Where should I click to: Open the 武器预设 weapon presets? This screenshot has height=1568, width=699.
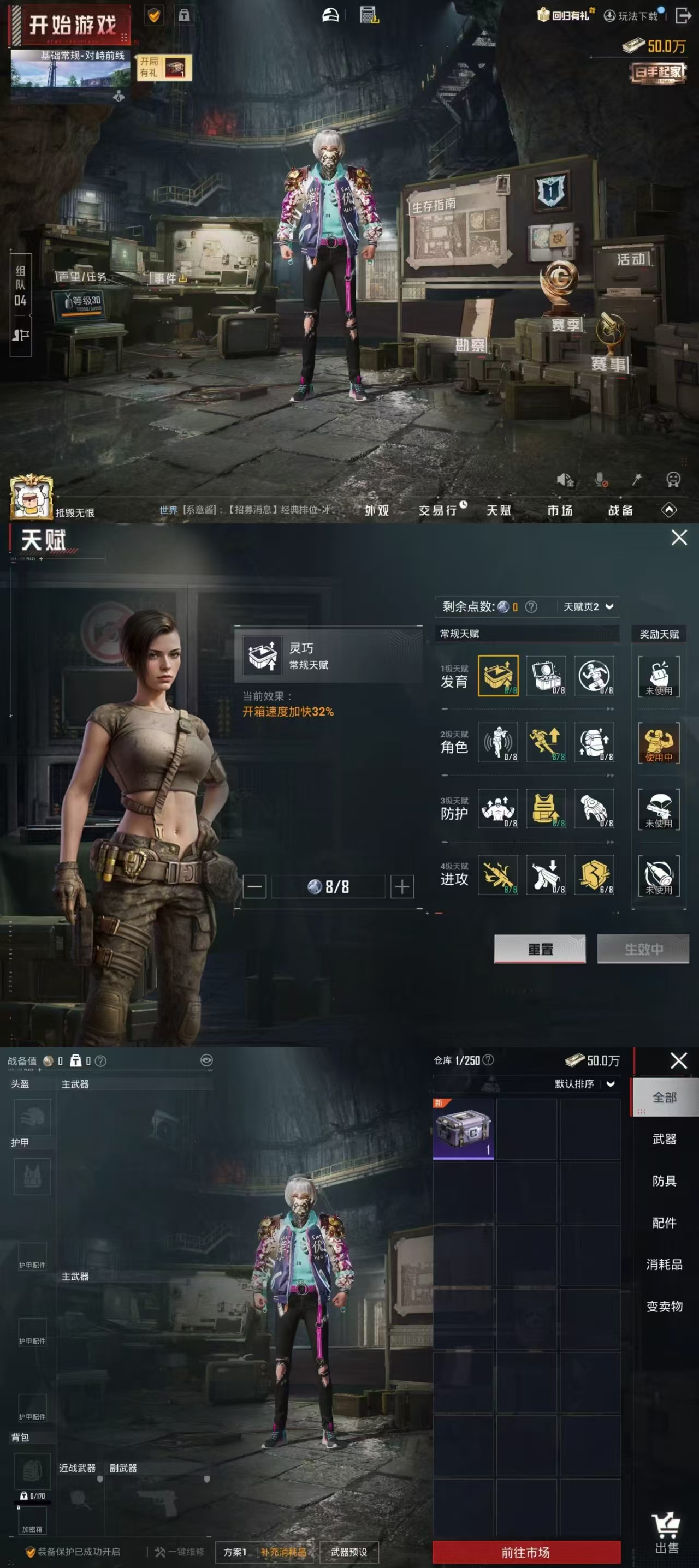point(349,1552)
